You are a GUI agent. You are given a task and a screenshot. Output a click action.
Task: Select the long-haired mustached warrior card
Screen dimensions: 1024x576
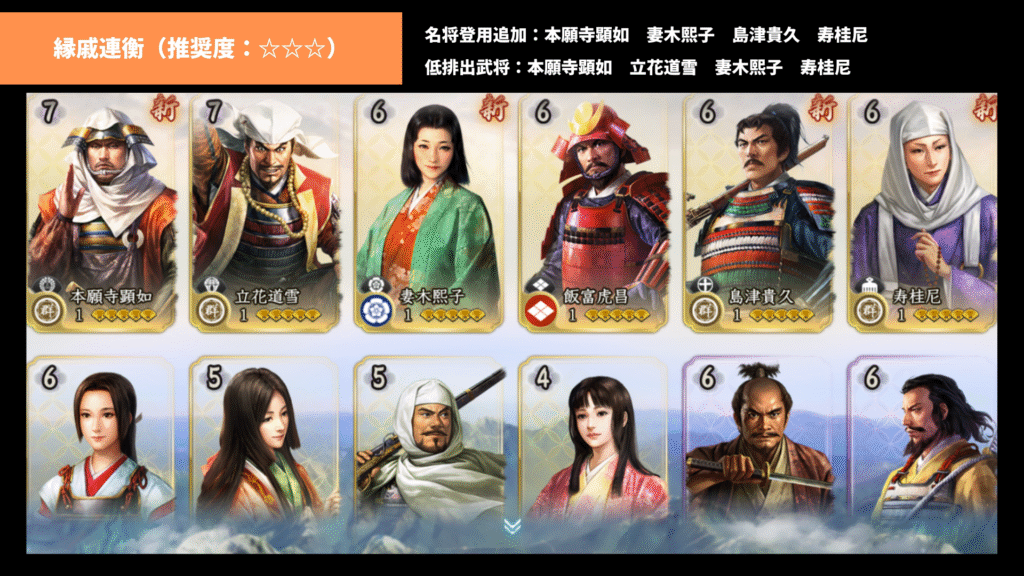pos(922,440)
